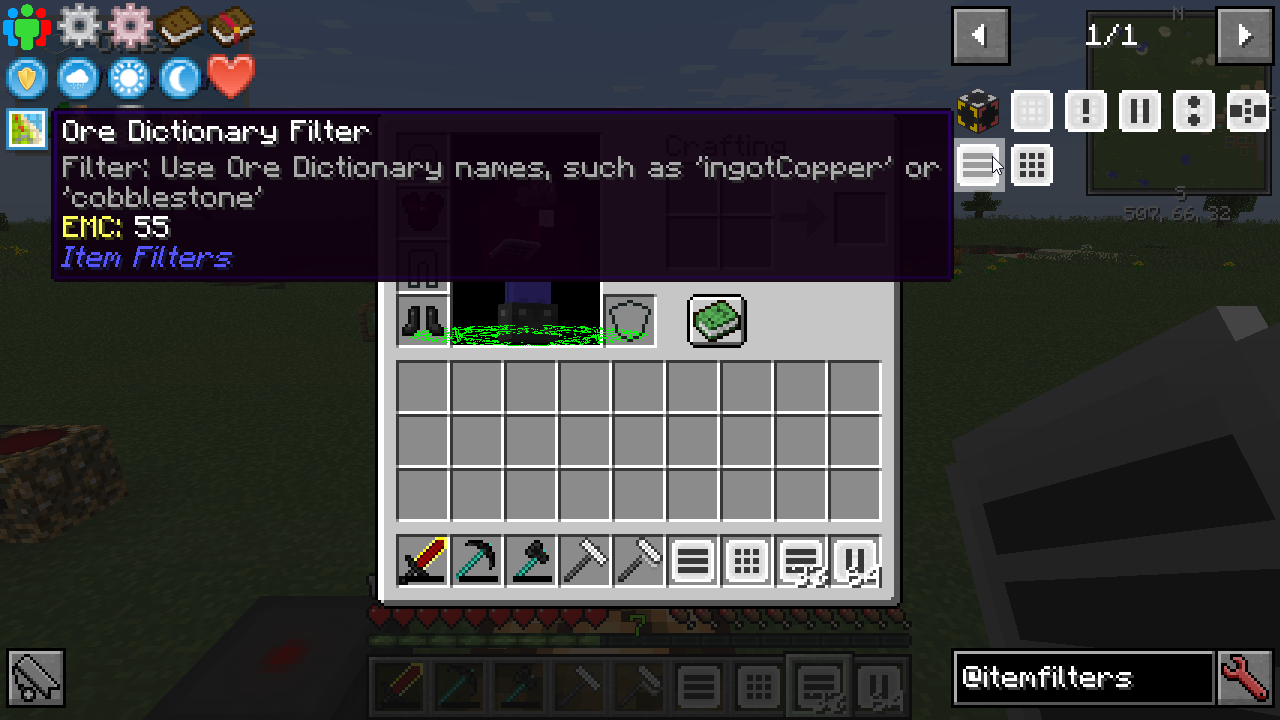1280x720 pixels.
Task: Select the boots armor slot
Action: pos(423,321)
